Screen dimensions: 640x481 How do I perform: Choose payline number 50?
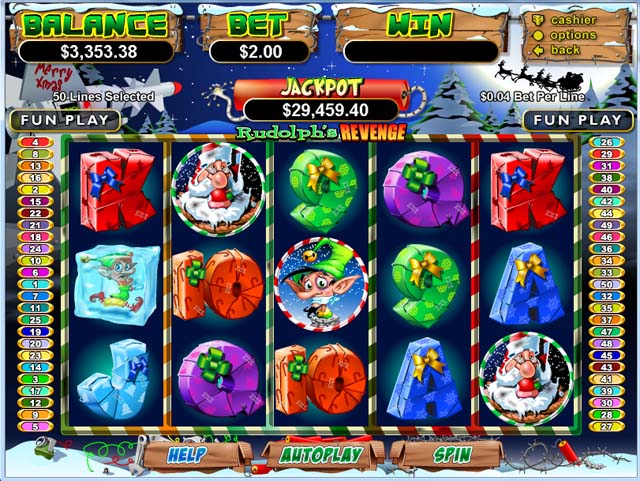[605, 284]
